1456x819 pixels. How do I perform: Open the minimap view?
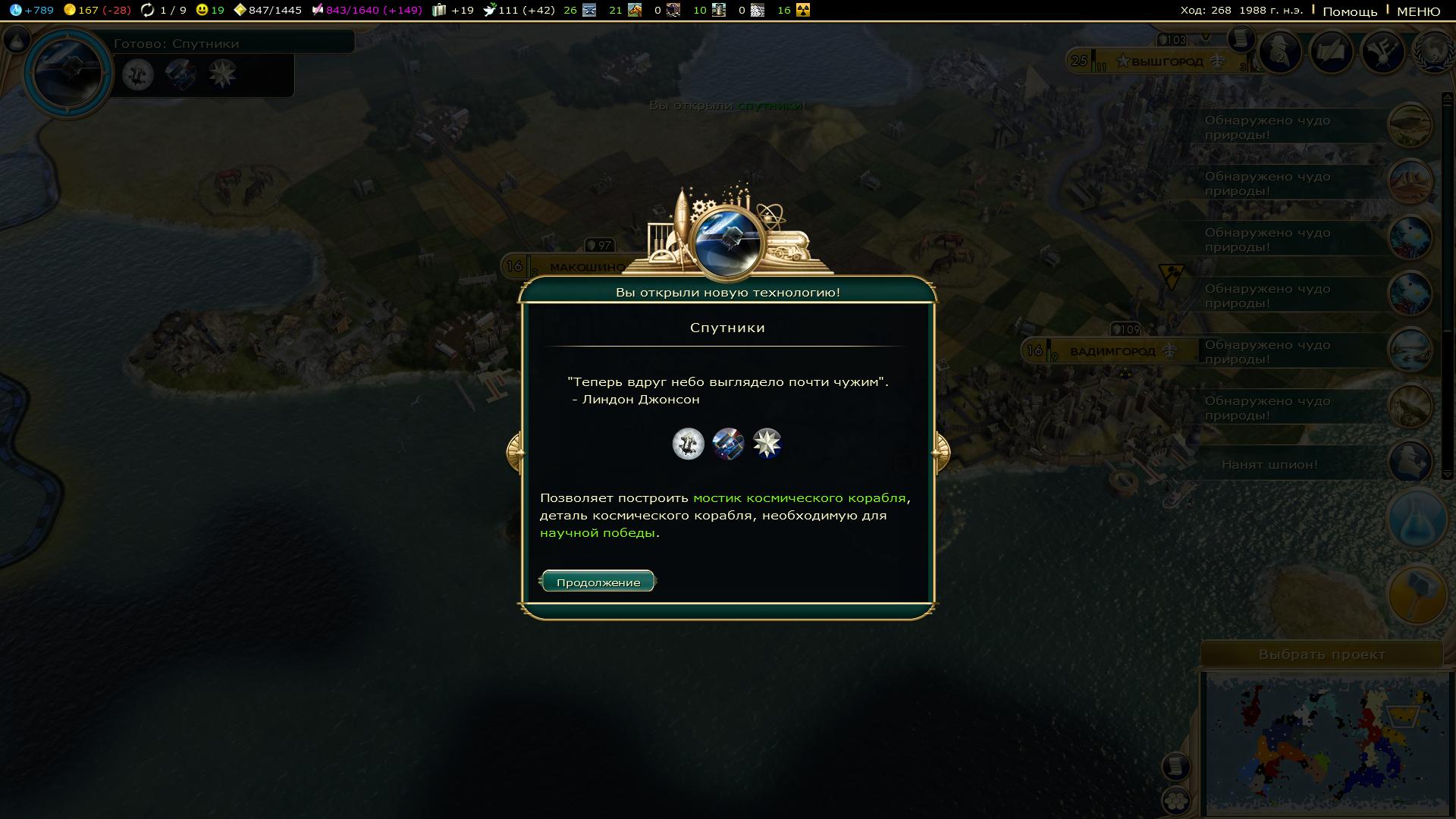point(1326,742)
